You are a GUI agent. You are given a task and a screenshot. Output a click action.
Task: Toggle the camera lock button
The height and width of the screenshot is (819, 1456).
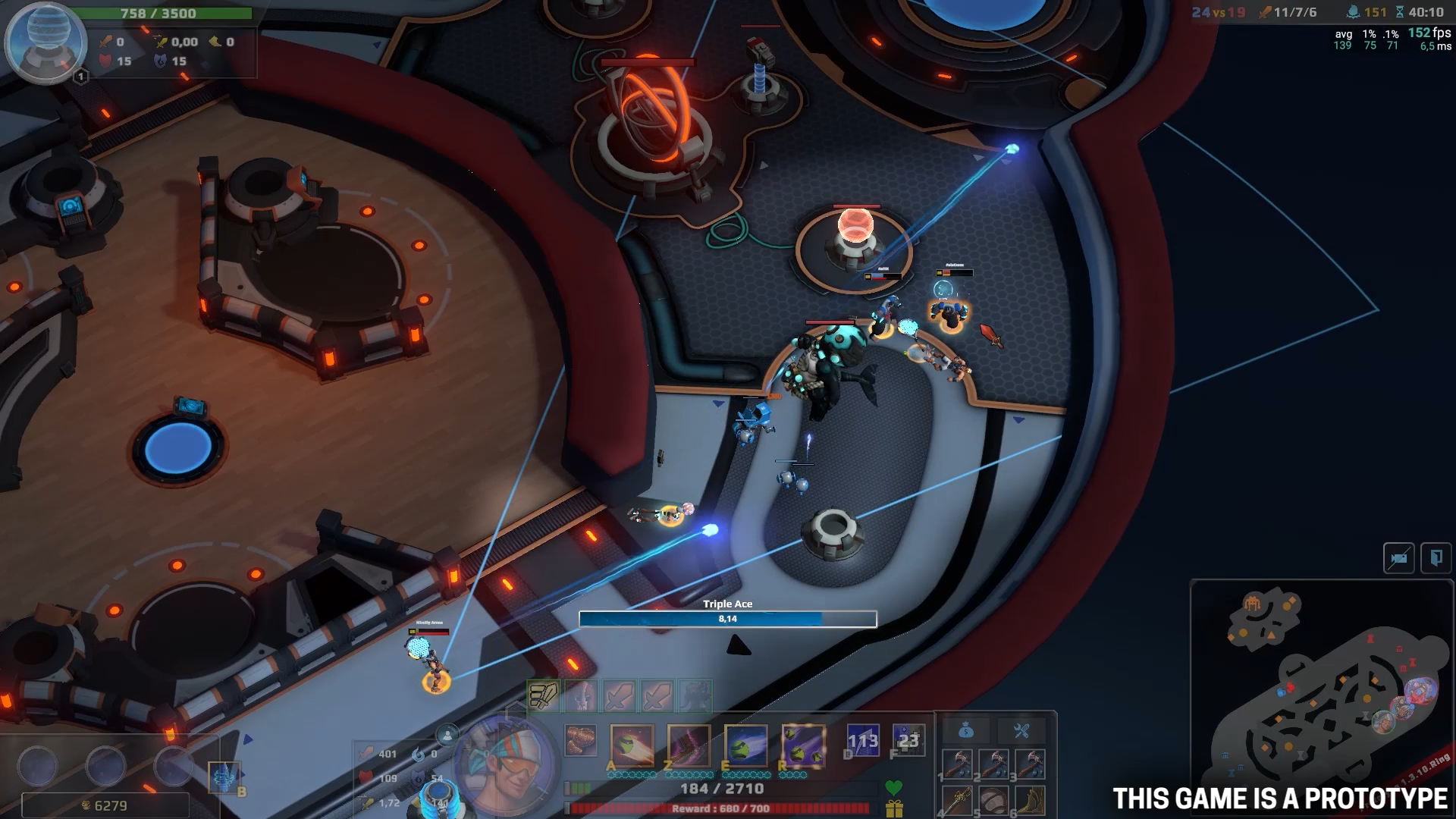click(1398, 559)
